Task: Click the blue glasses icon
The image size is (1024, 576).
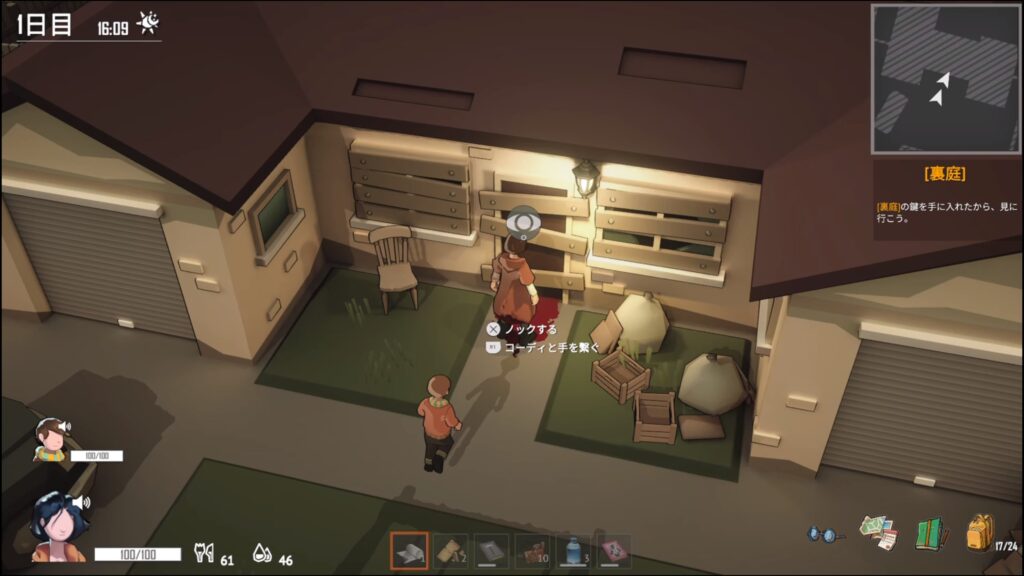Action: pyautogui.click(x=824, y=534)
